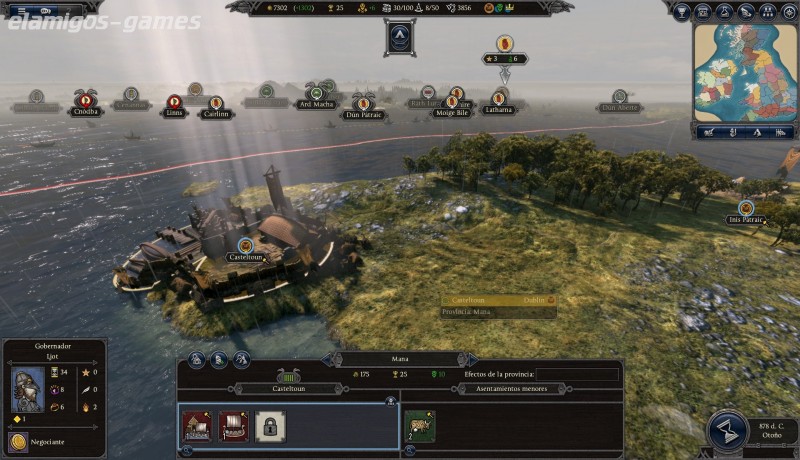Open the family tree button above the minimap
The image size is (800, 460).
(769, 12)
